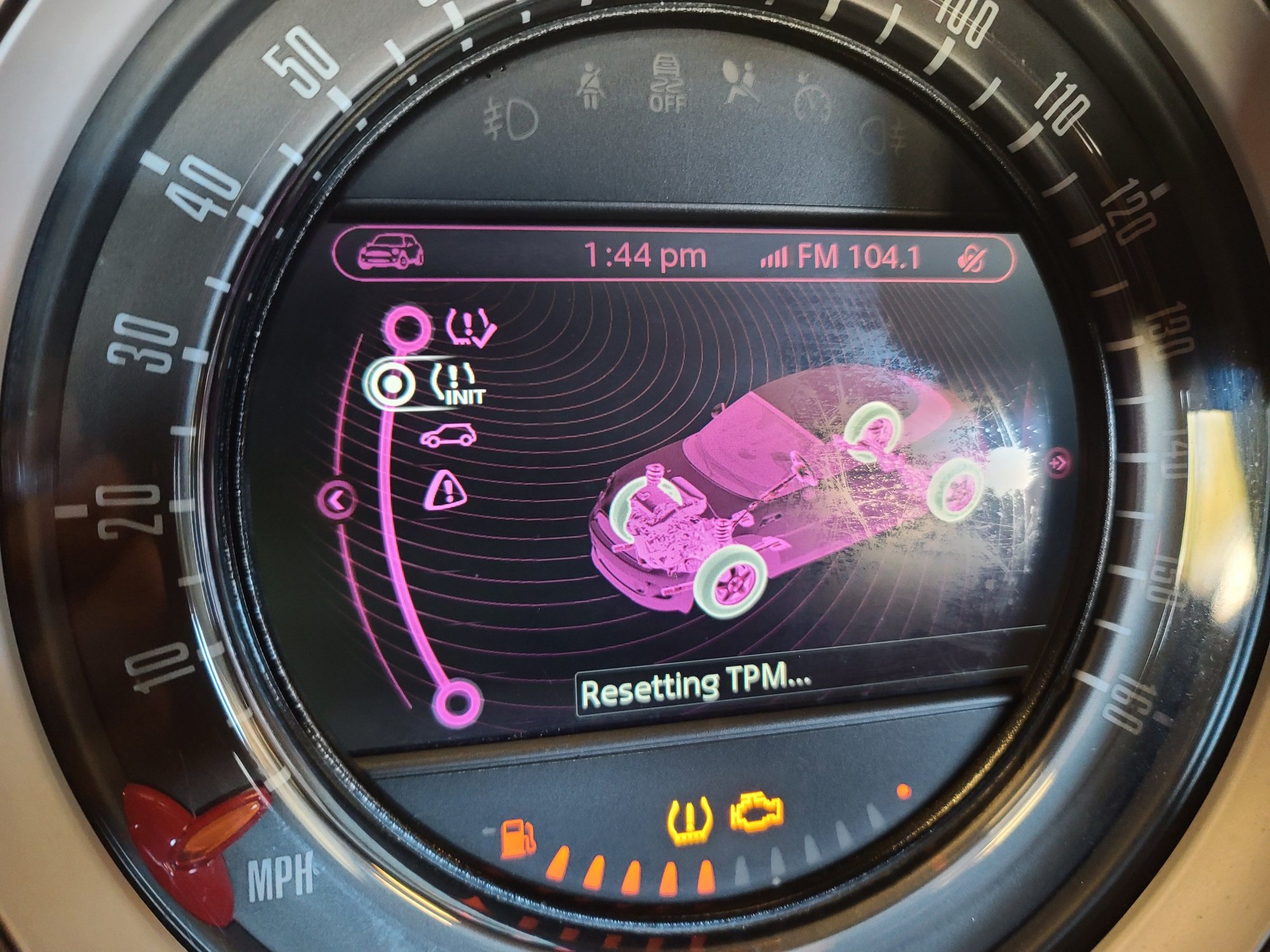Screen dimensions: 1270x952
Task: Click the MINI car icon in the header bar
Action: tap(391, 252)
